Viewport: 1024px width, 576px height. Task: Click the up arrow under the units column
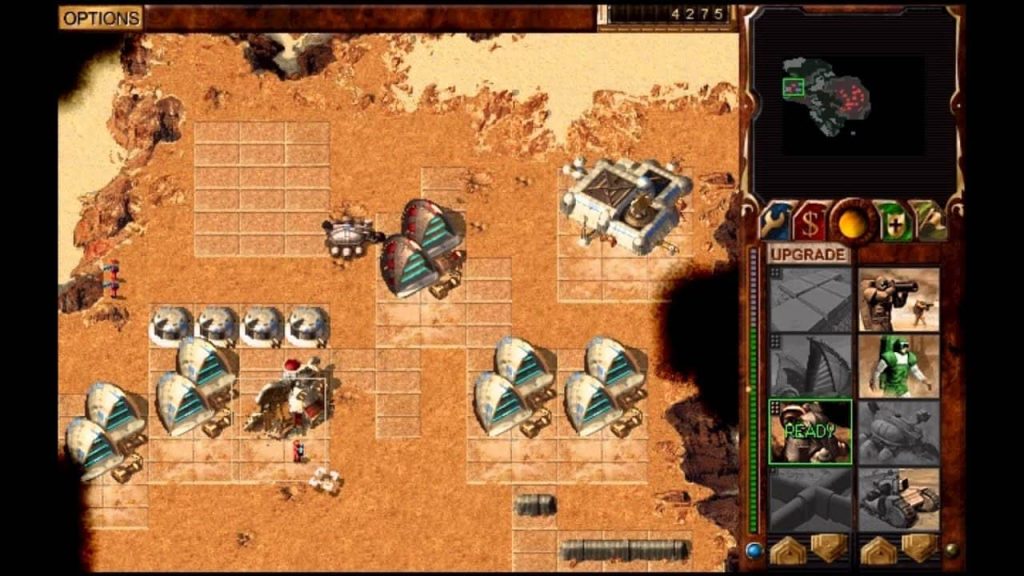[877, 549]
